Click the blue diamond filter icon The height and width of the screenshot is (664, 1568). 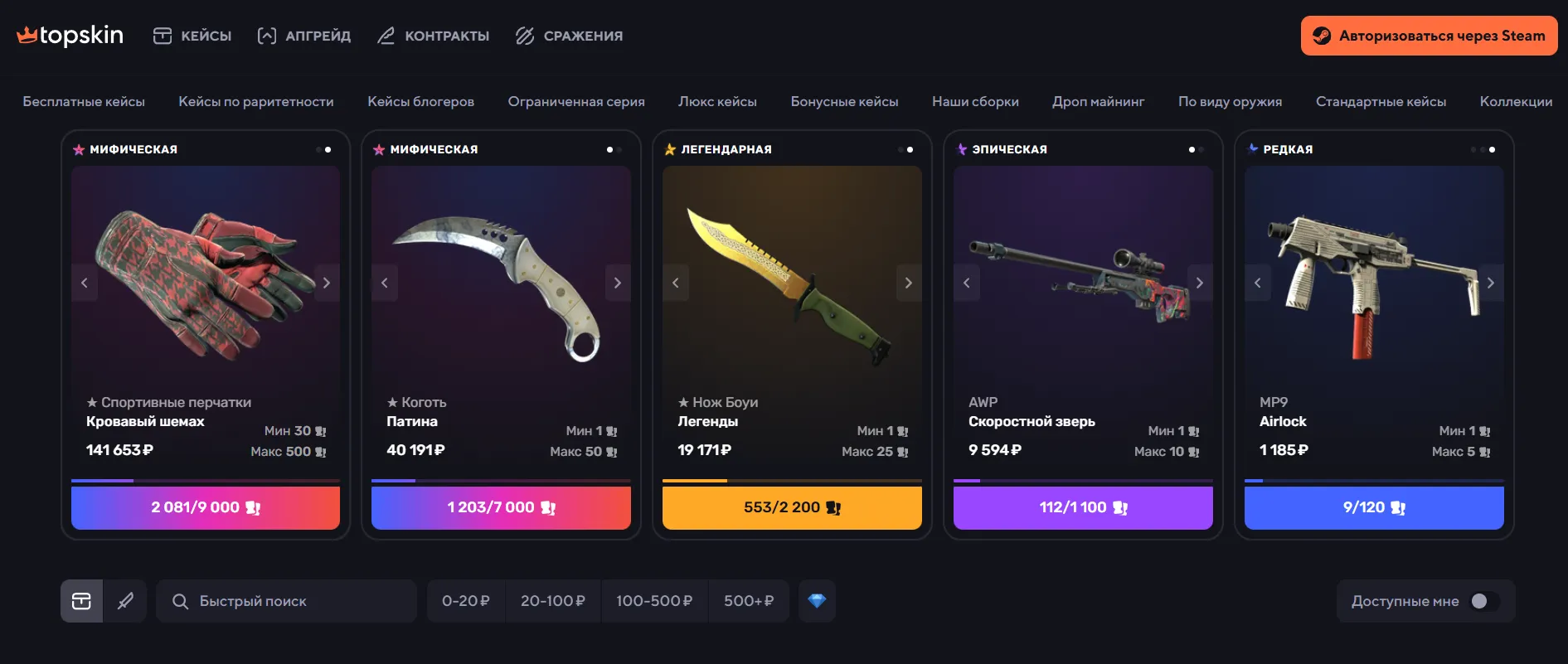[x=817, y=601]
